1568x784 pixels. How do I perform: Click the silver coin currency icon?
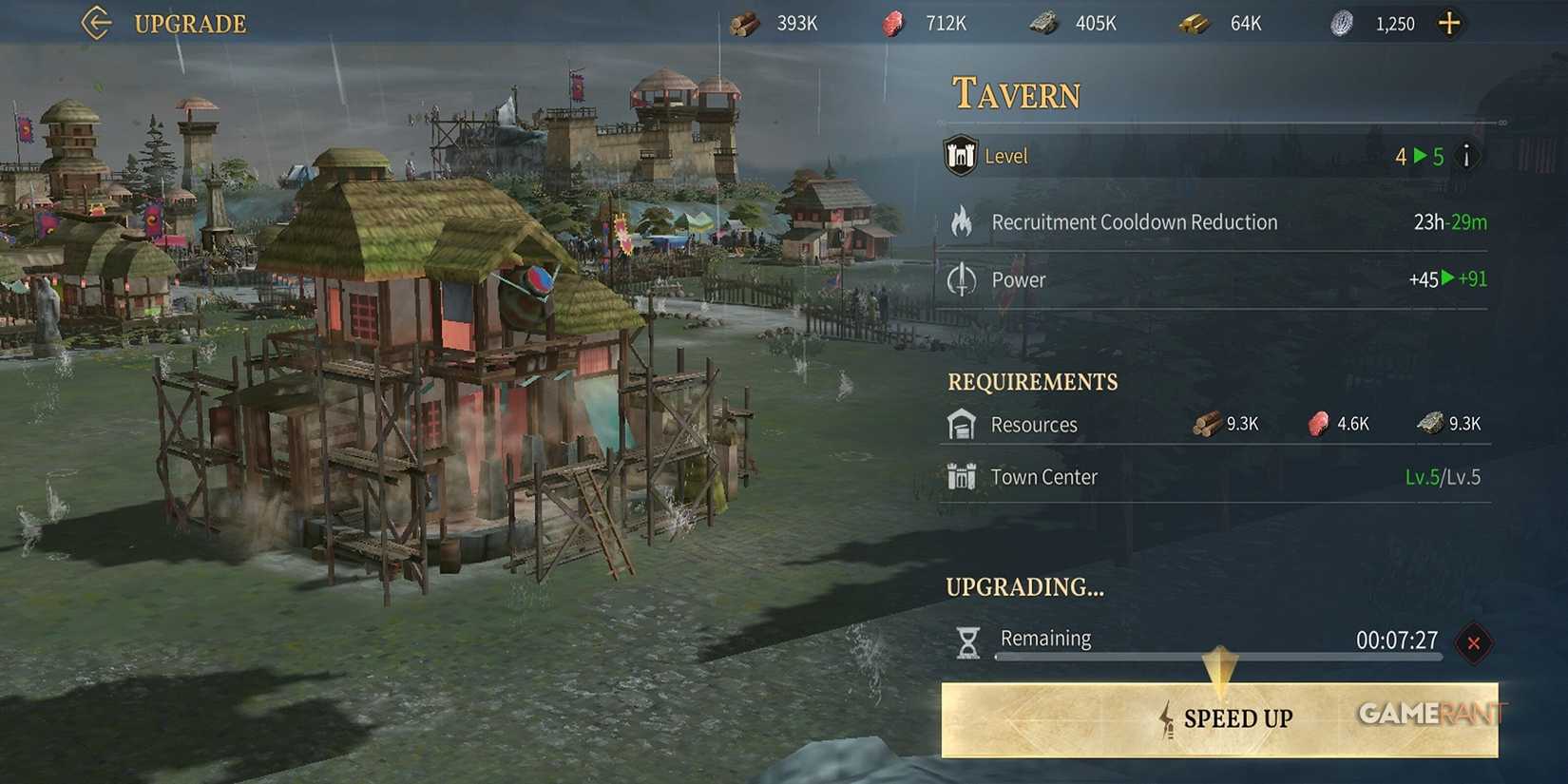click(x=1343, y=23)
